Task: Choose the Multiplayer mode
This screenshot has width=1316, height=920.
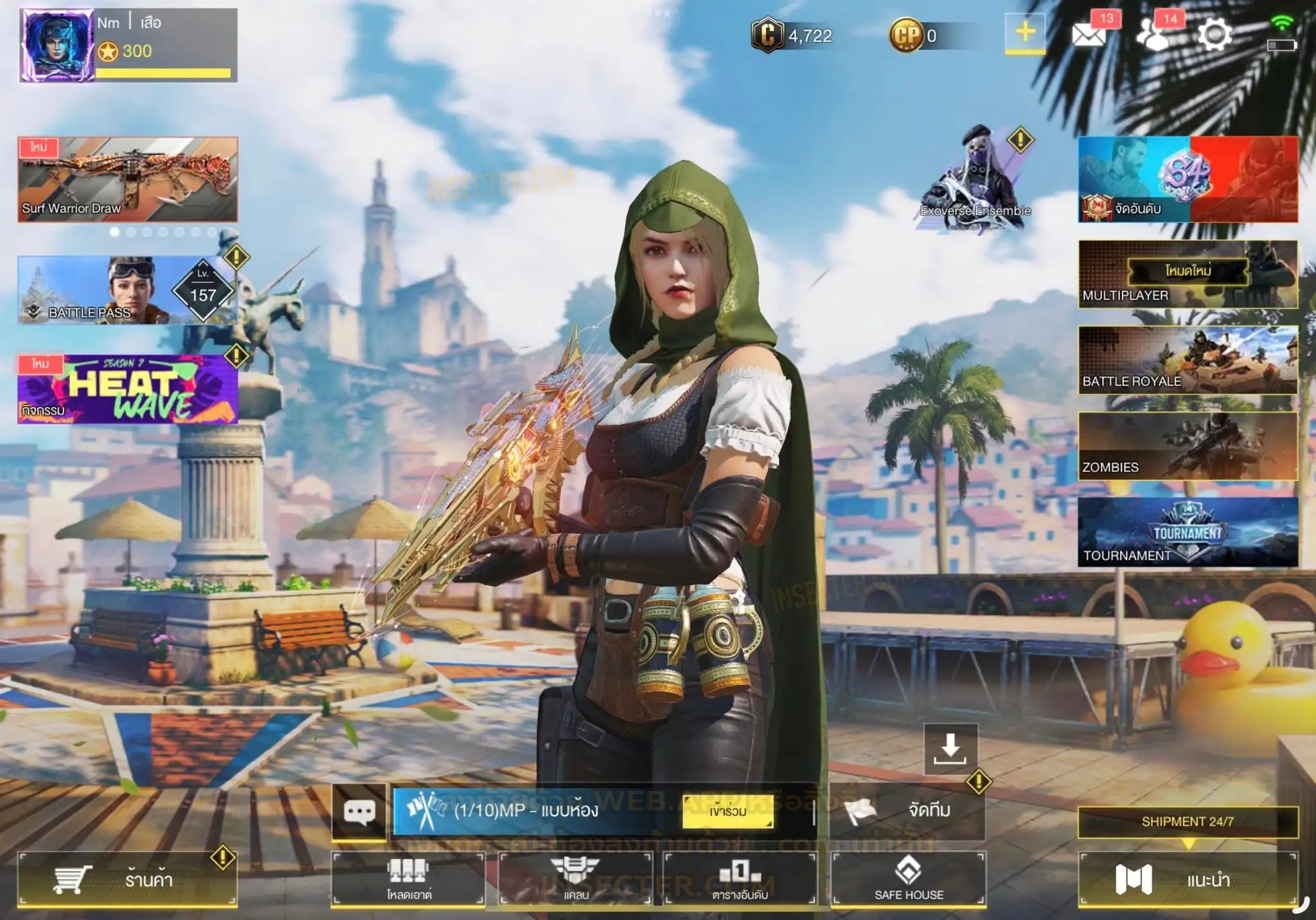Action: click(x=1187, y=275)
